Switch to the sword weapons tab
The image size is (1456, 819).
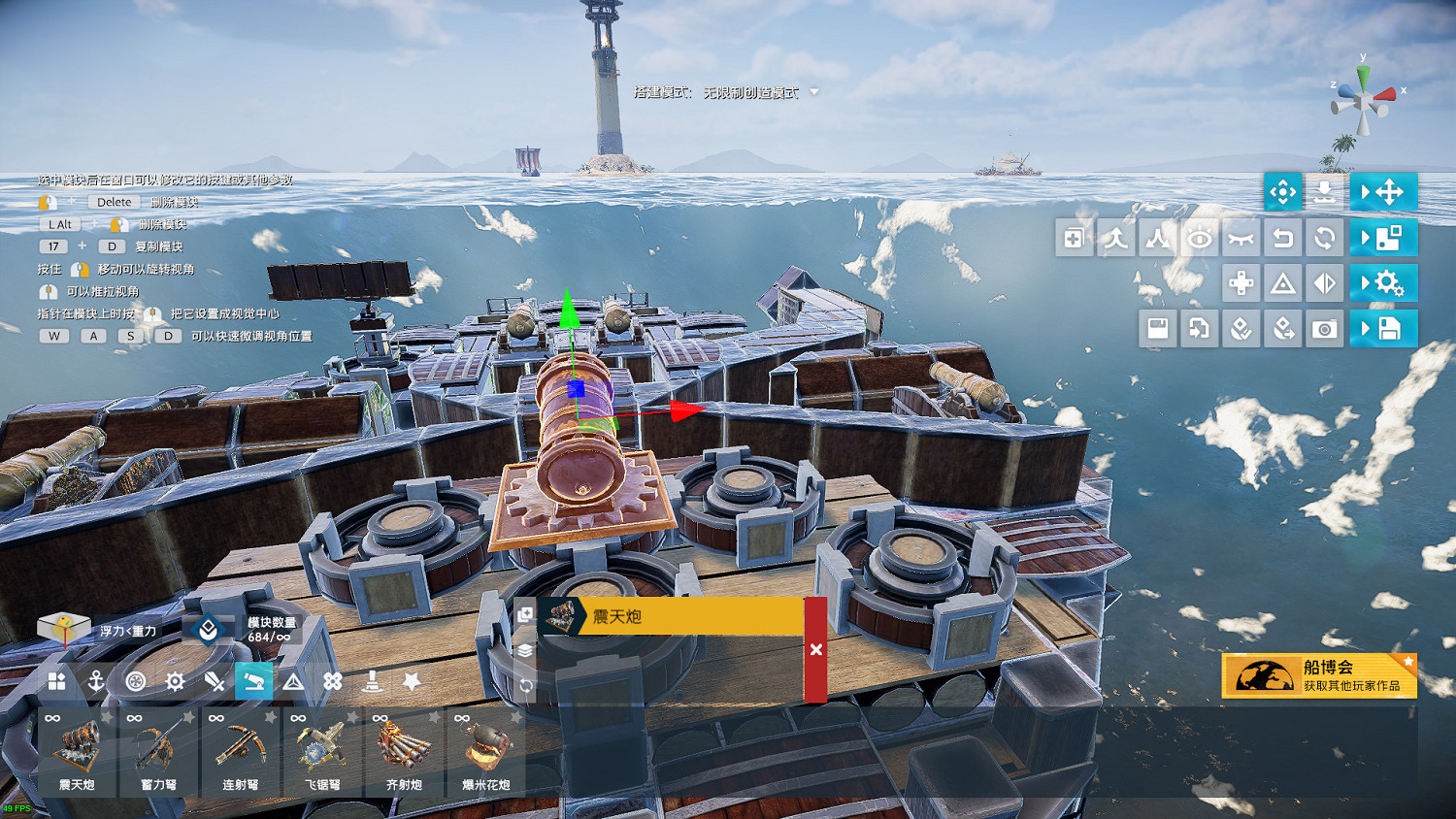coord(215,681)
